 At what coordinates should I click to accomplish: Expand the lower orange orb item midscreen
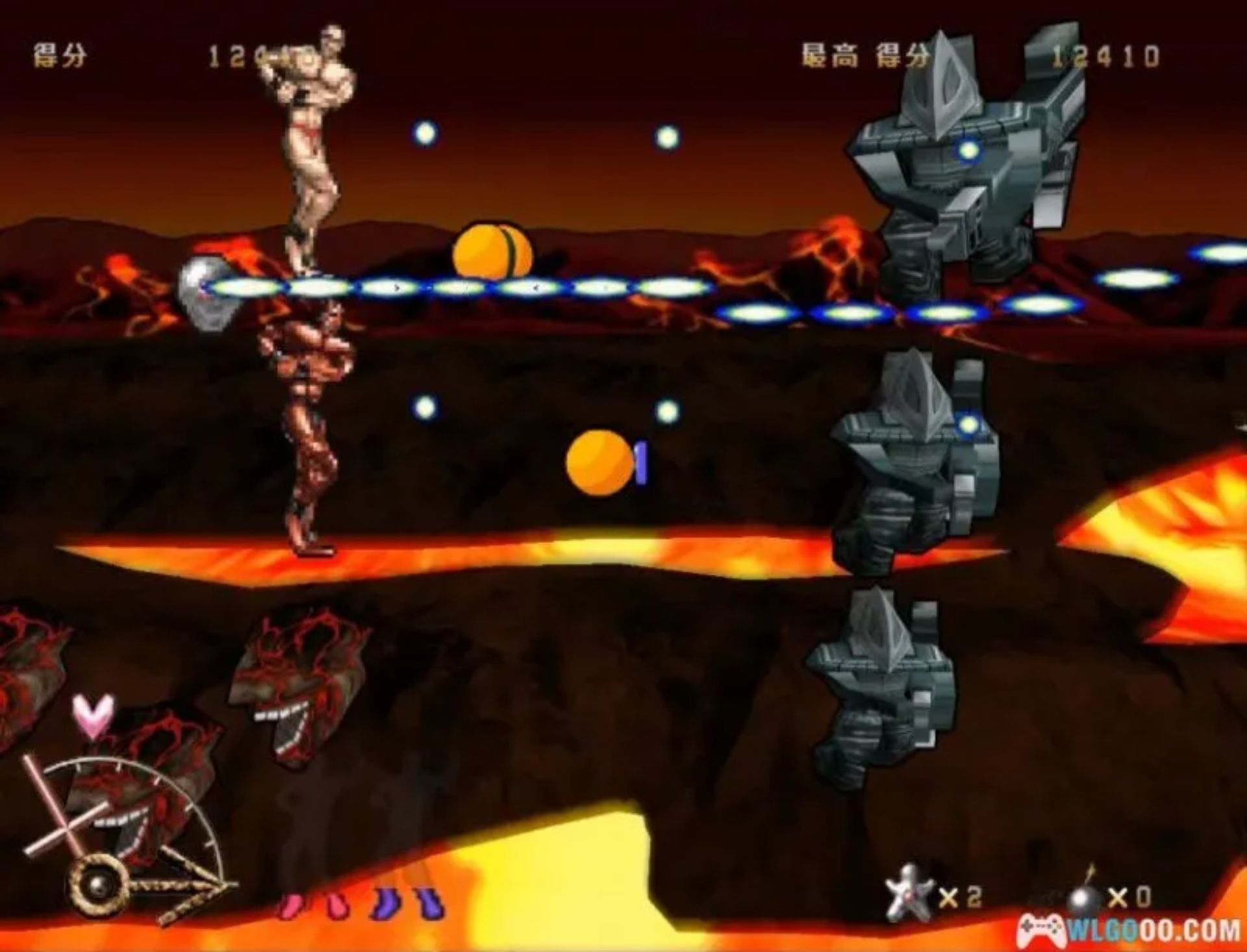click(598, 462)
